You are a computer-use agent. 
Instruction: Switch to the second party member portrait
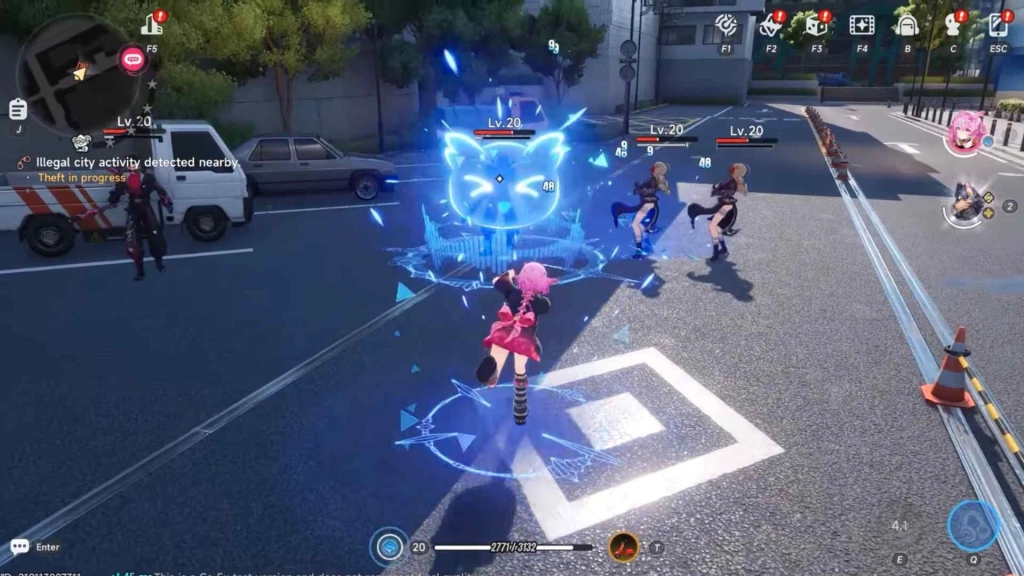click(967, 203)
